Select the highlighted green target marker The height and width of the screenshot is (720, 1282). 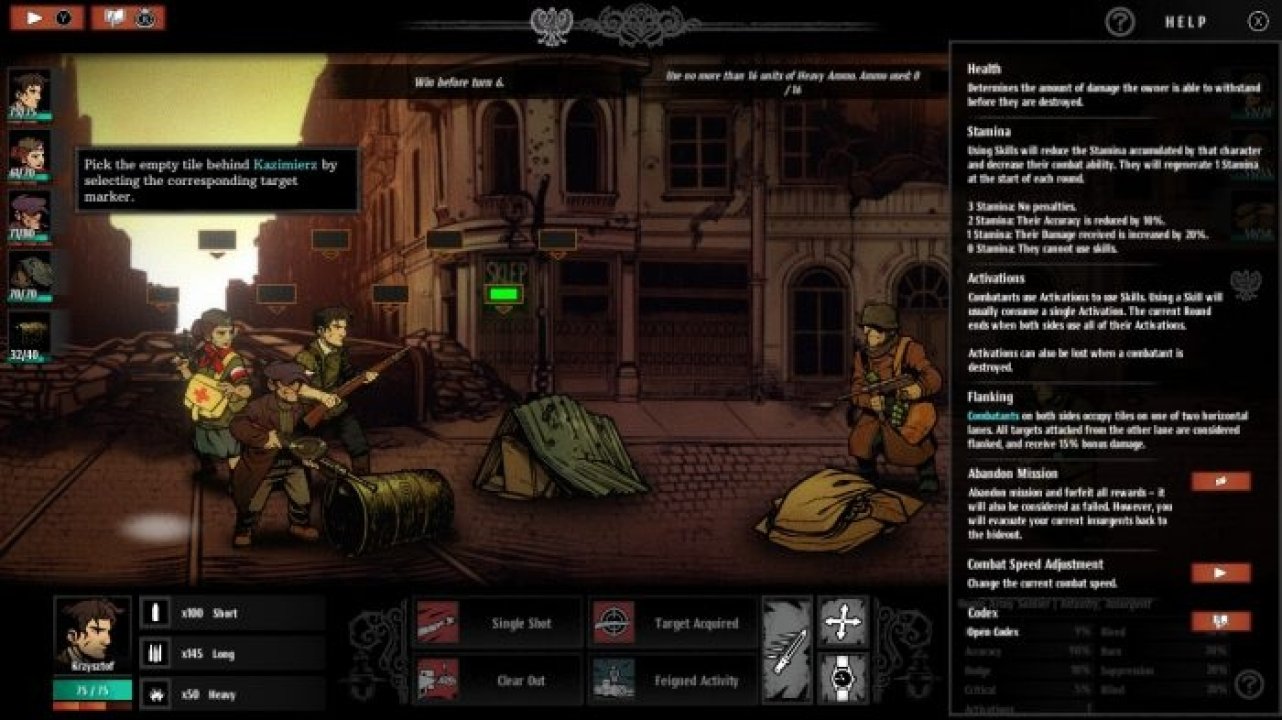click(503, 294)
